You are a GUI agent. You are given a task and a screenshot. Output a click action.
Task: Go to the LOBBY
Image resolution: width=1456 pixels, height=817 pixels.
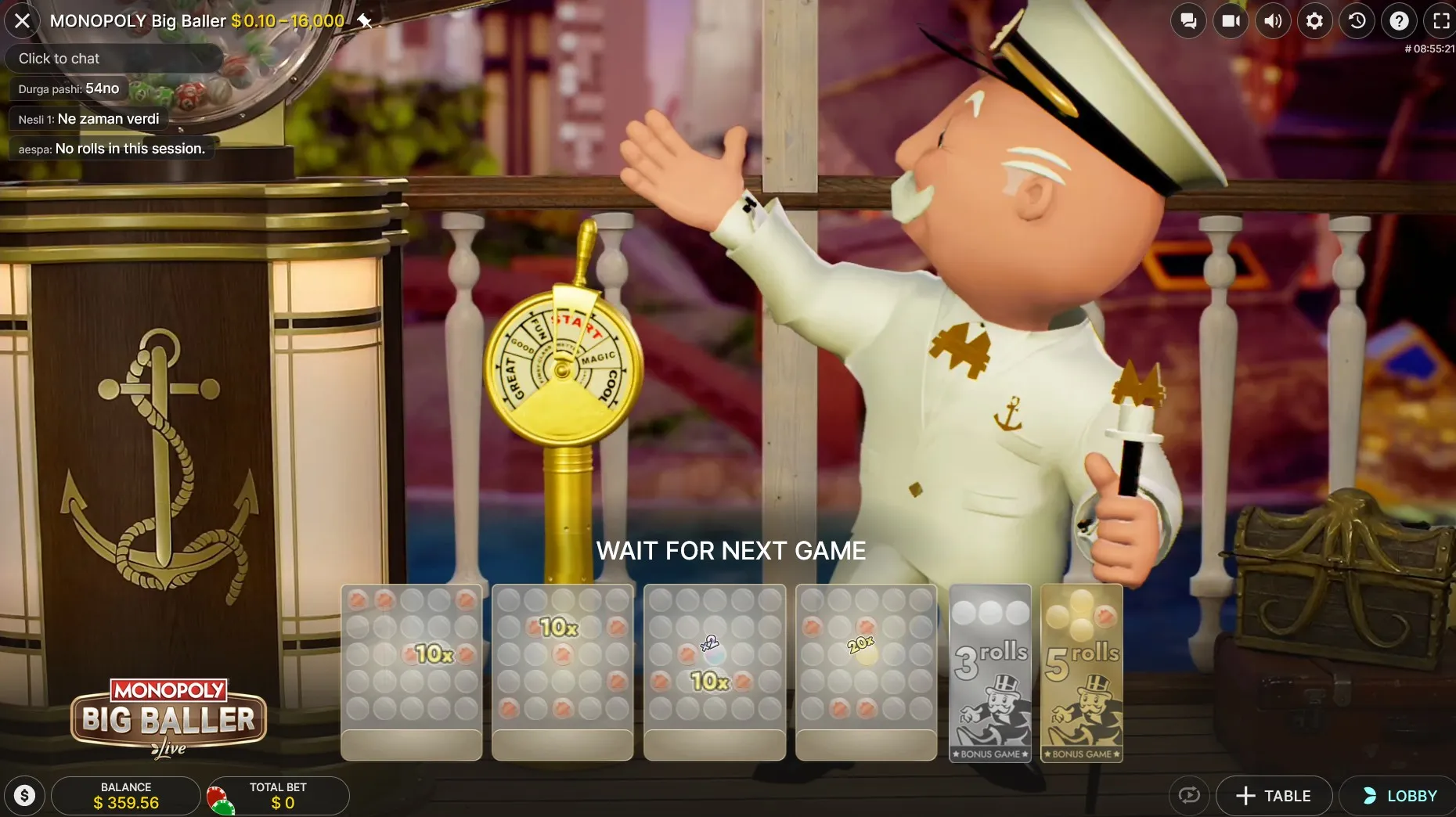click(1397, 795)
